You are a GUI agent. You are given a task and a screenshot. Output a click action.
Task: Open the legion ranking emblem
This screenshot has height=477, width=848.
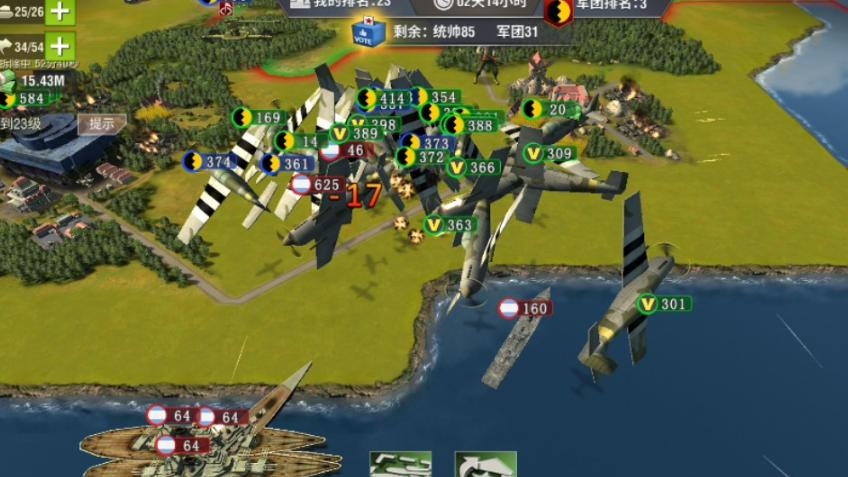(558, 10)
